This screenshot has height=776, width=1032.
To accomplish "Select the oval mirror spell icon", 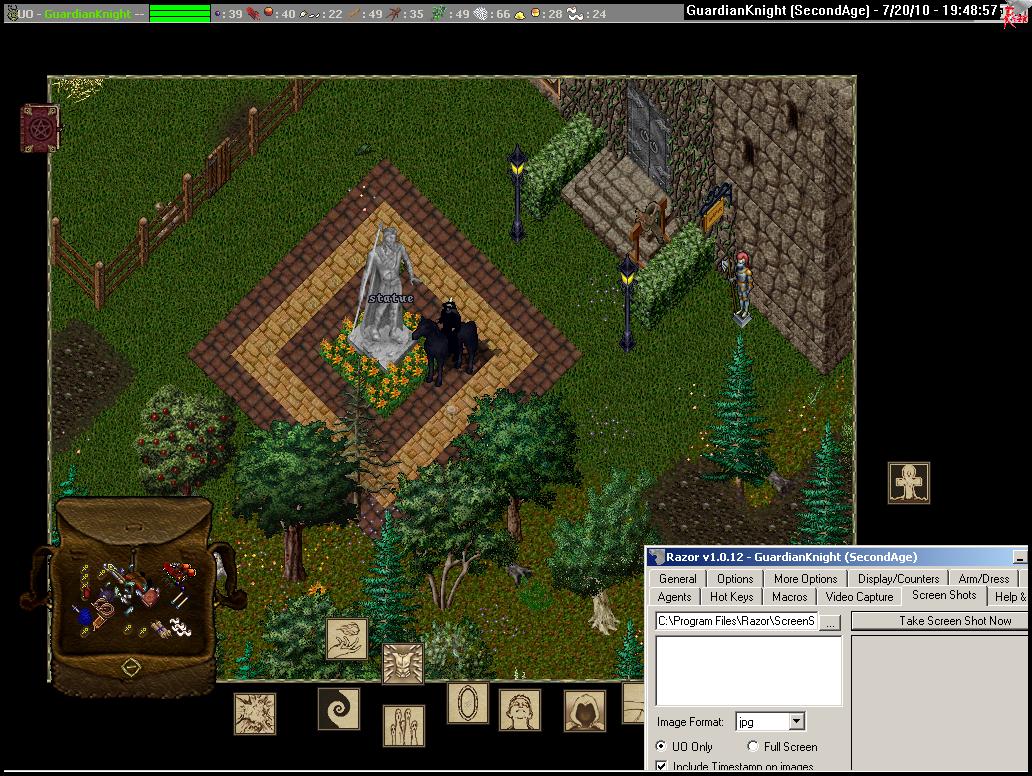I will [x=467, y=703].
